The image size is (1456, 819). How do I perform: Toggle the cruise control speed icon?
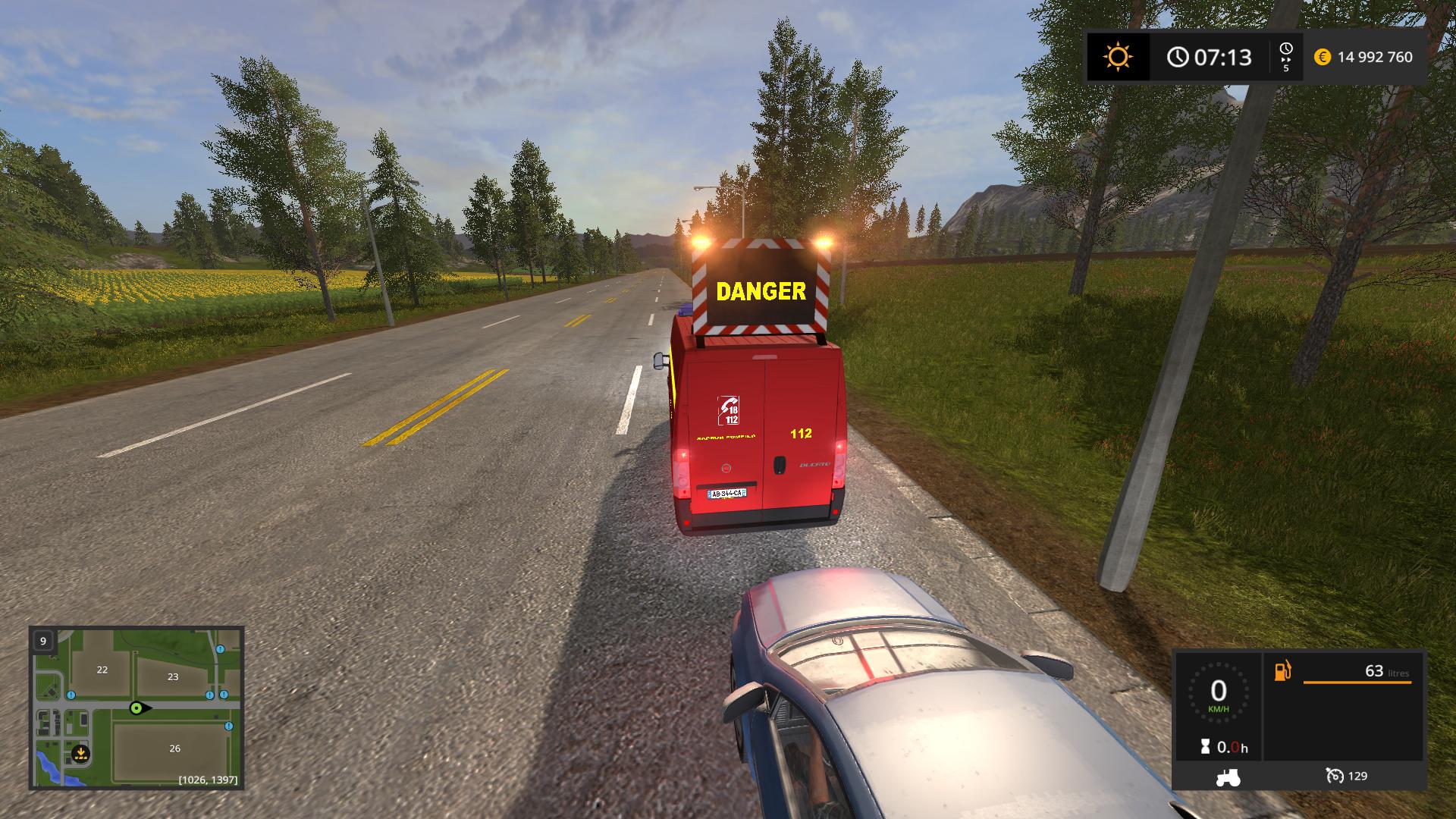coord(1335,776)
